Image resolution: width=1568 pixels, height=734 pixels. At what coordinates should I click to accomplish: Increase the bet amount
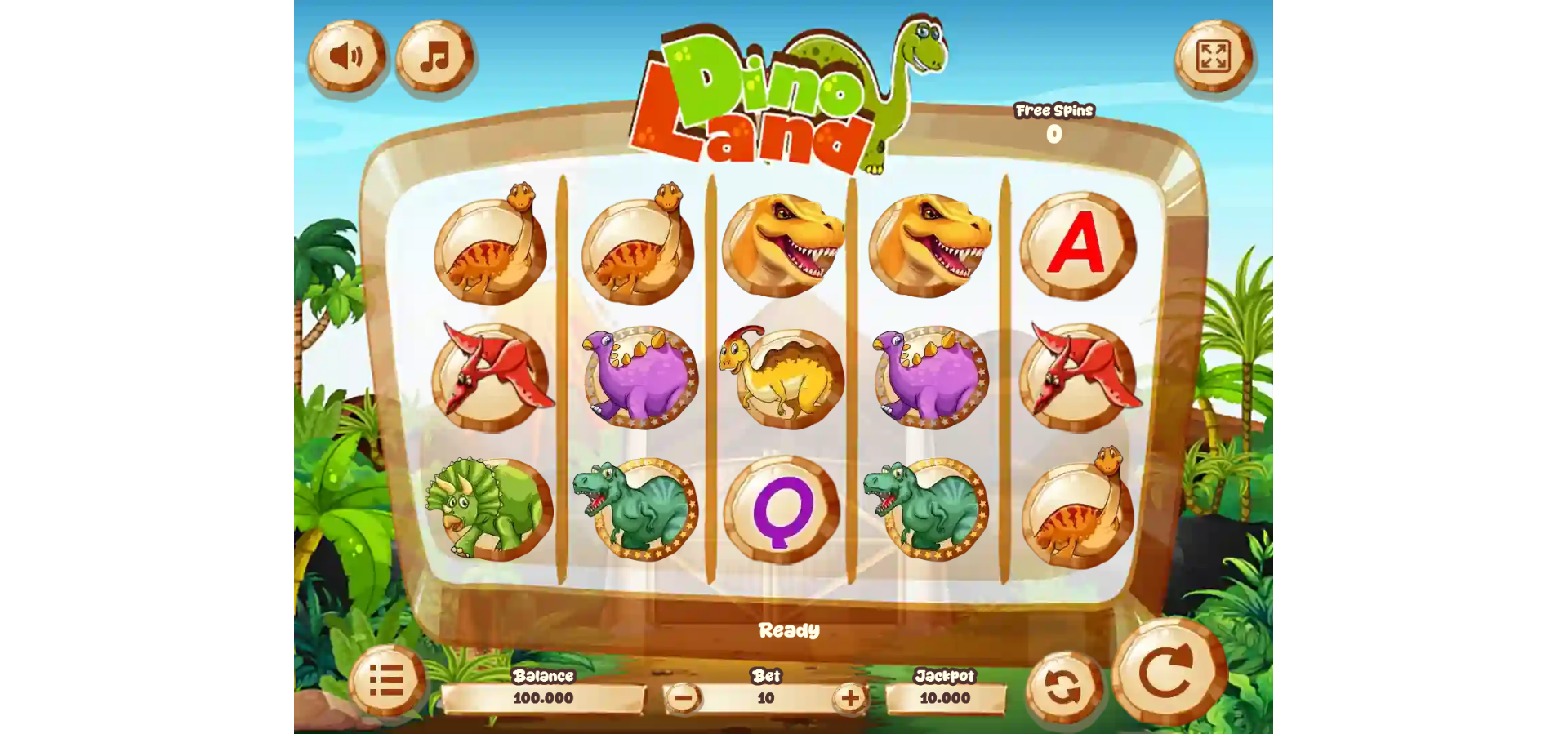coord(851,700)
